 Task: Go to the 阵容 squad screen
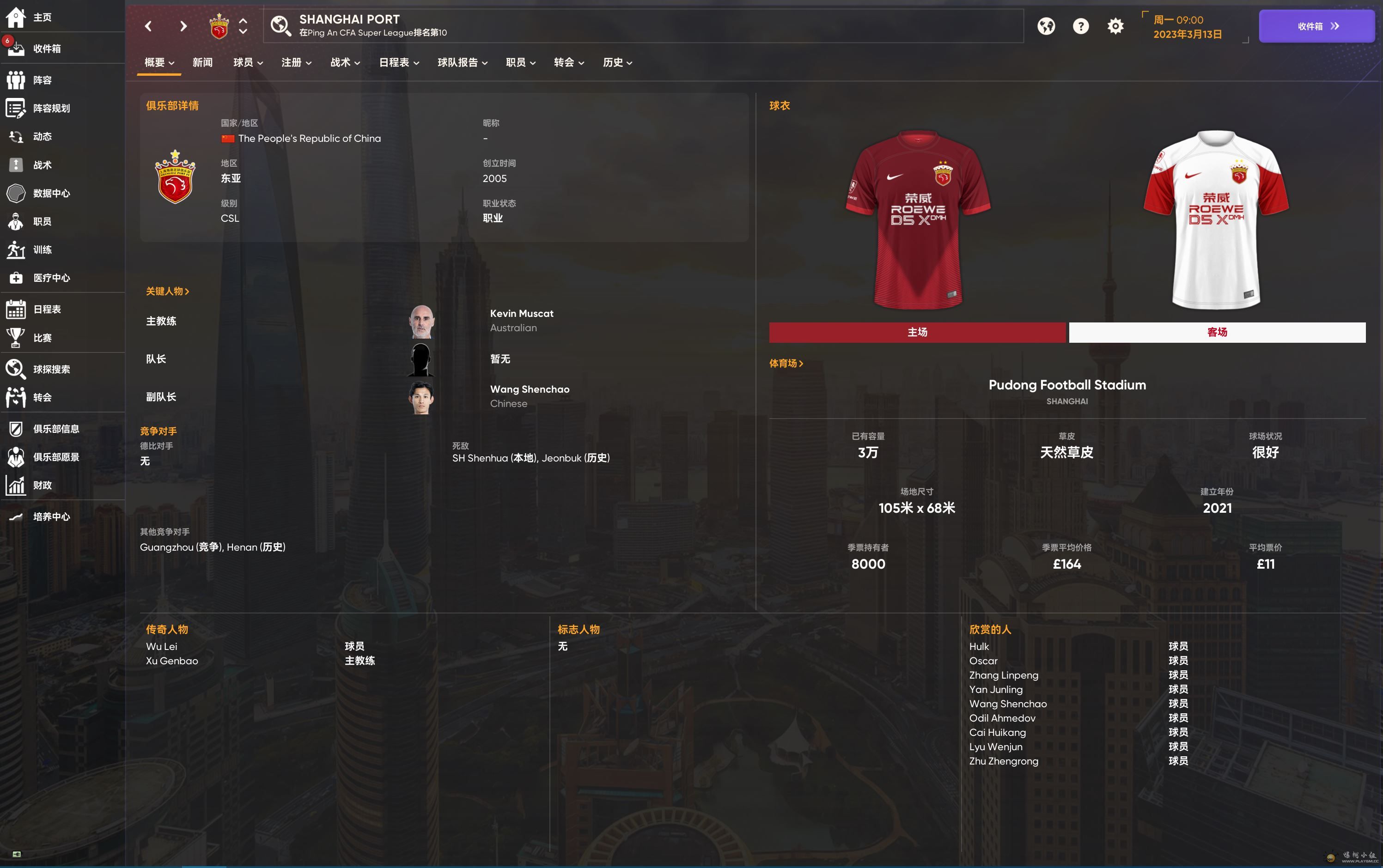[x=42, y=80]
